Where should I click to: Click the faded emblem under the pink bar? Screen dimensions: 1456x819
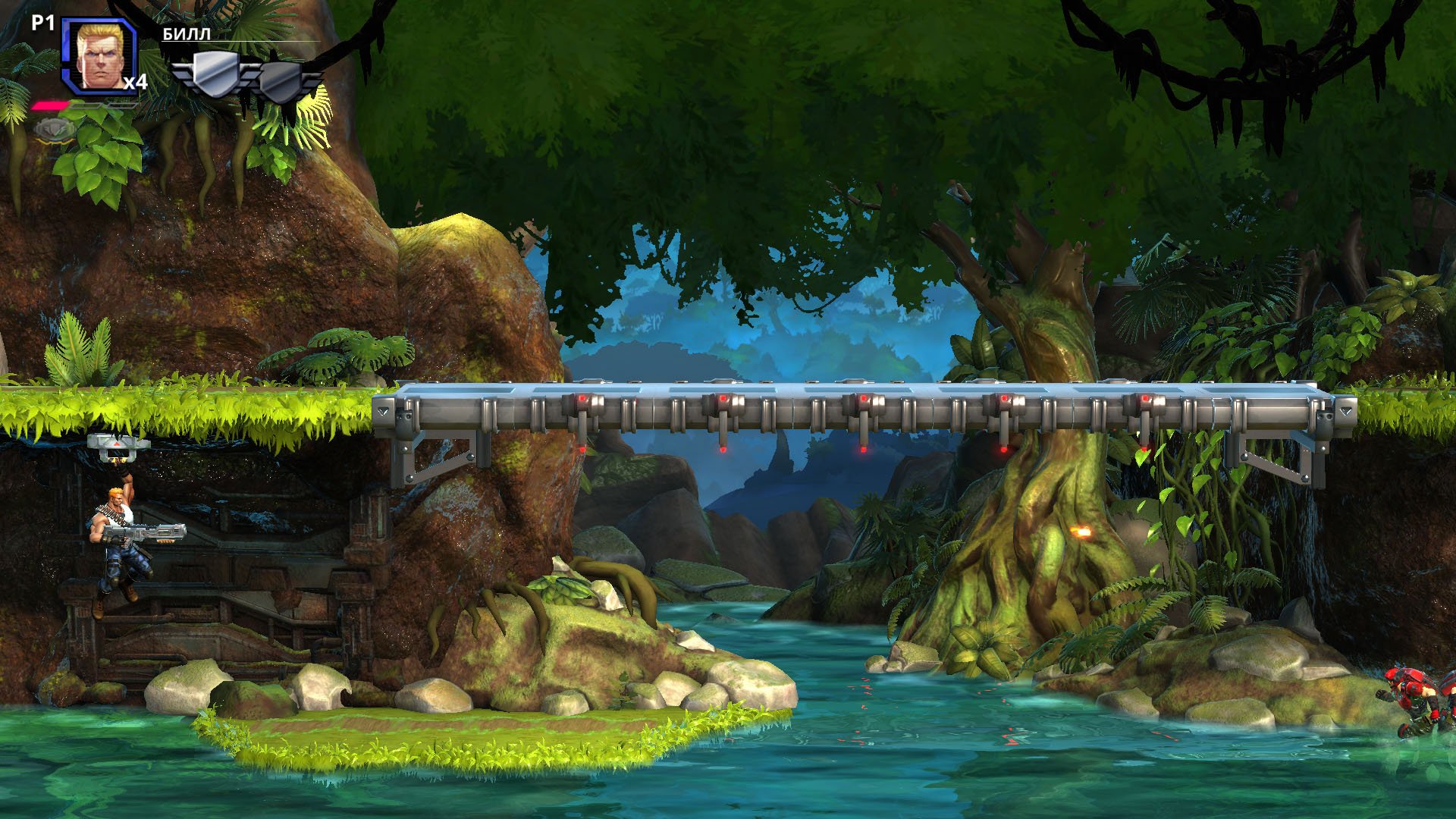click(55, 130)
